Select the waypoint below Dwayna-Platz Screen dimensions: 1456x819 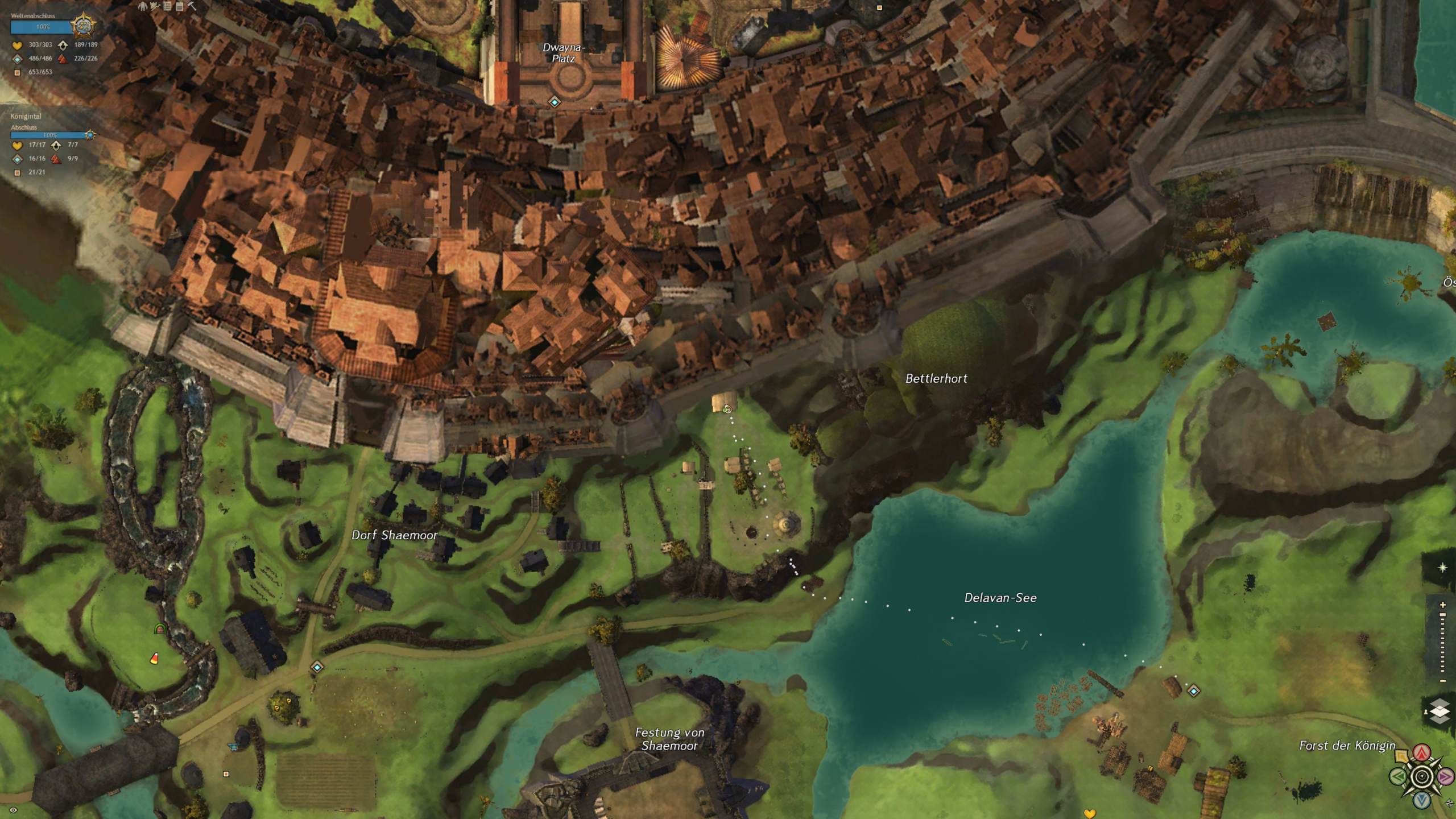tap(555, 102)
